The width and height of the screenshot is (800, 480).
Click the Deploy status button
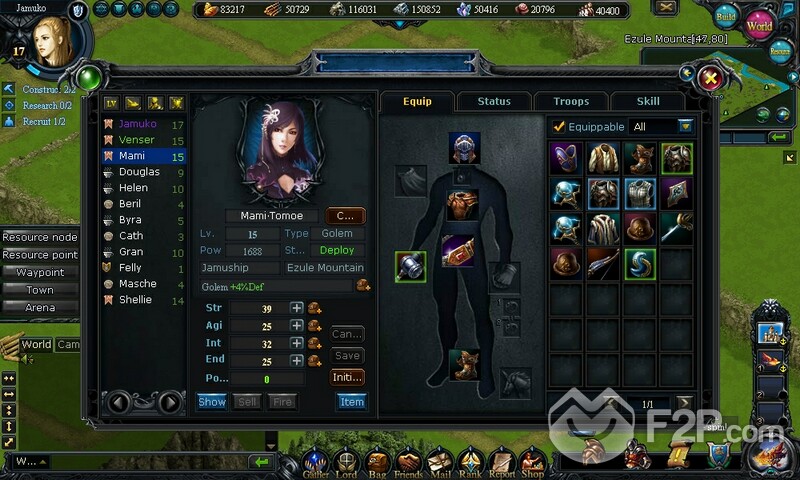(336, 250)
